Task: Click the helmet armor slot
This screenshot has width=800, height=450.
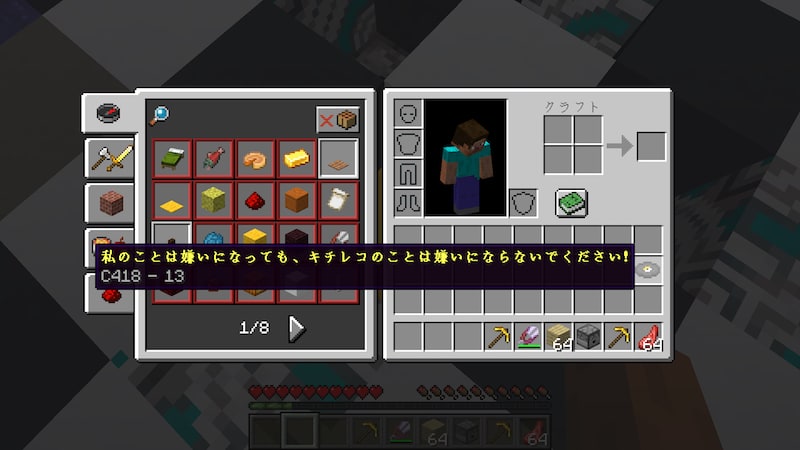Action: click(408, 114)
